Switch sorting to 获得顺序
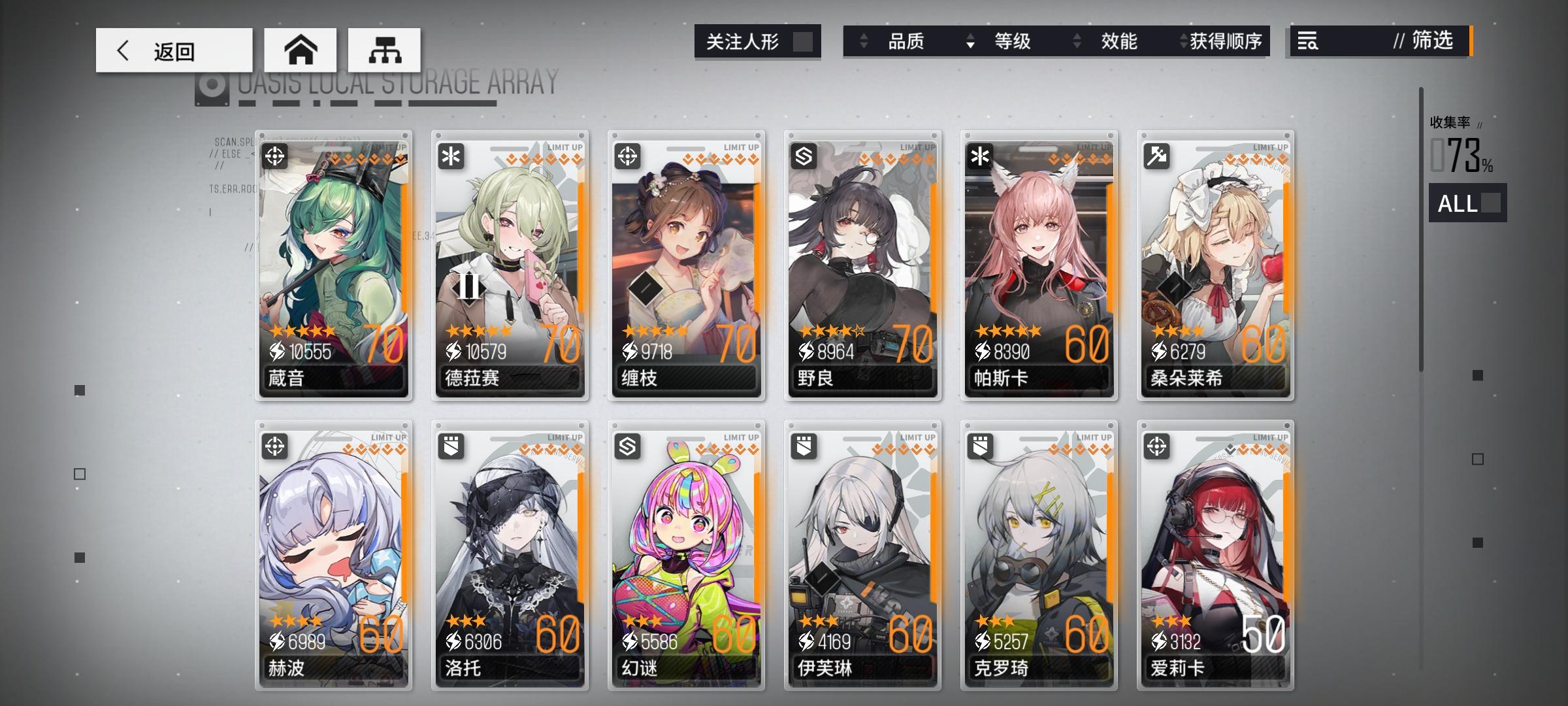Image resolution: width=1568 pixels, height=706 pixels. click(1224, 41)
